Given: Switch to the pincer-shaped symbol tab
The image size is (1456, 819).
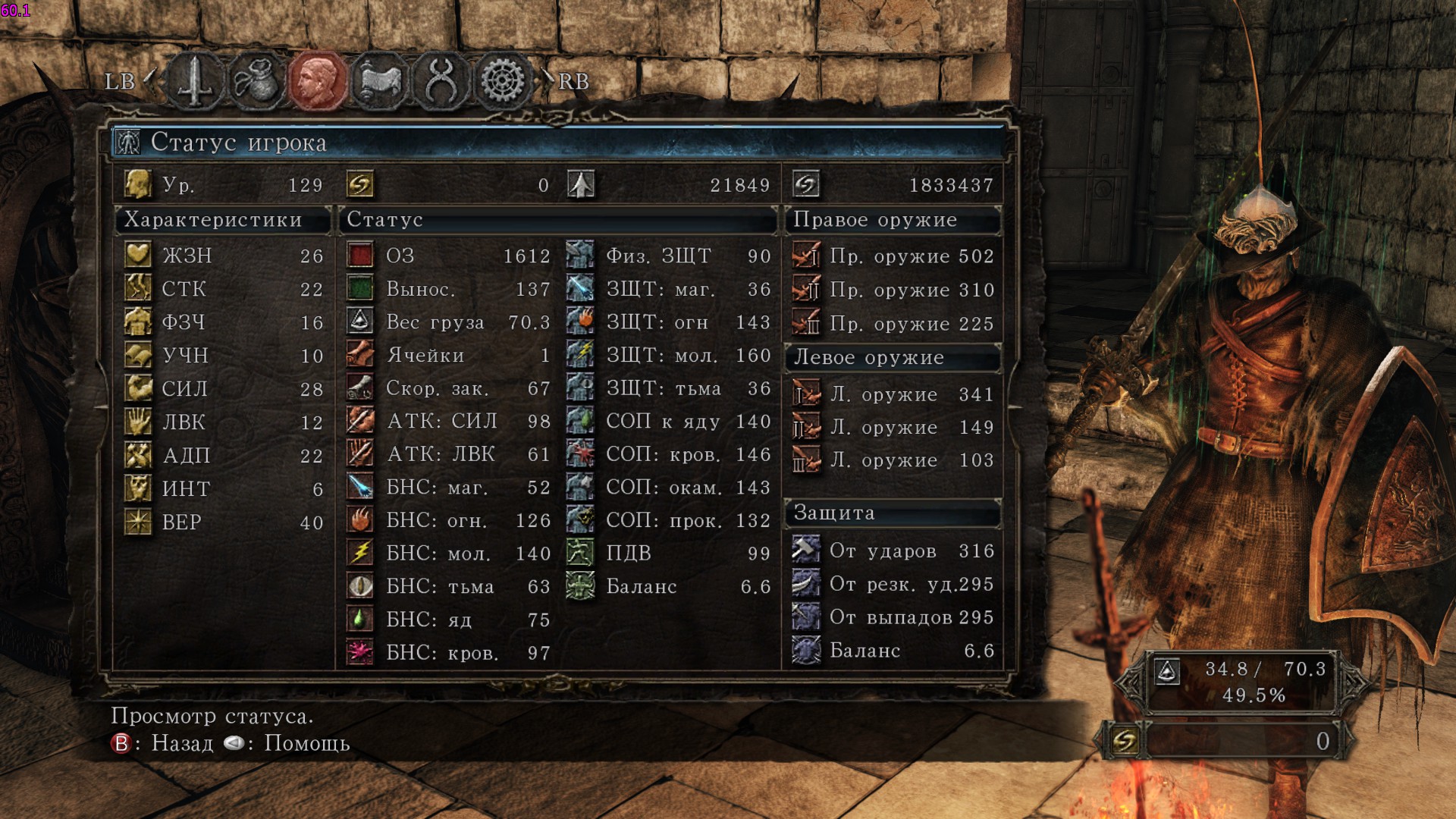Looking at the screenshot, I should click(x=441, y=81).
